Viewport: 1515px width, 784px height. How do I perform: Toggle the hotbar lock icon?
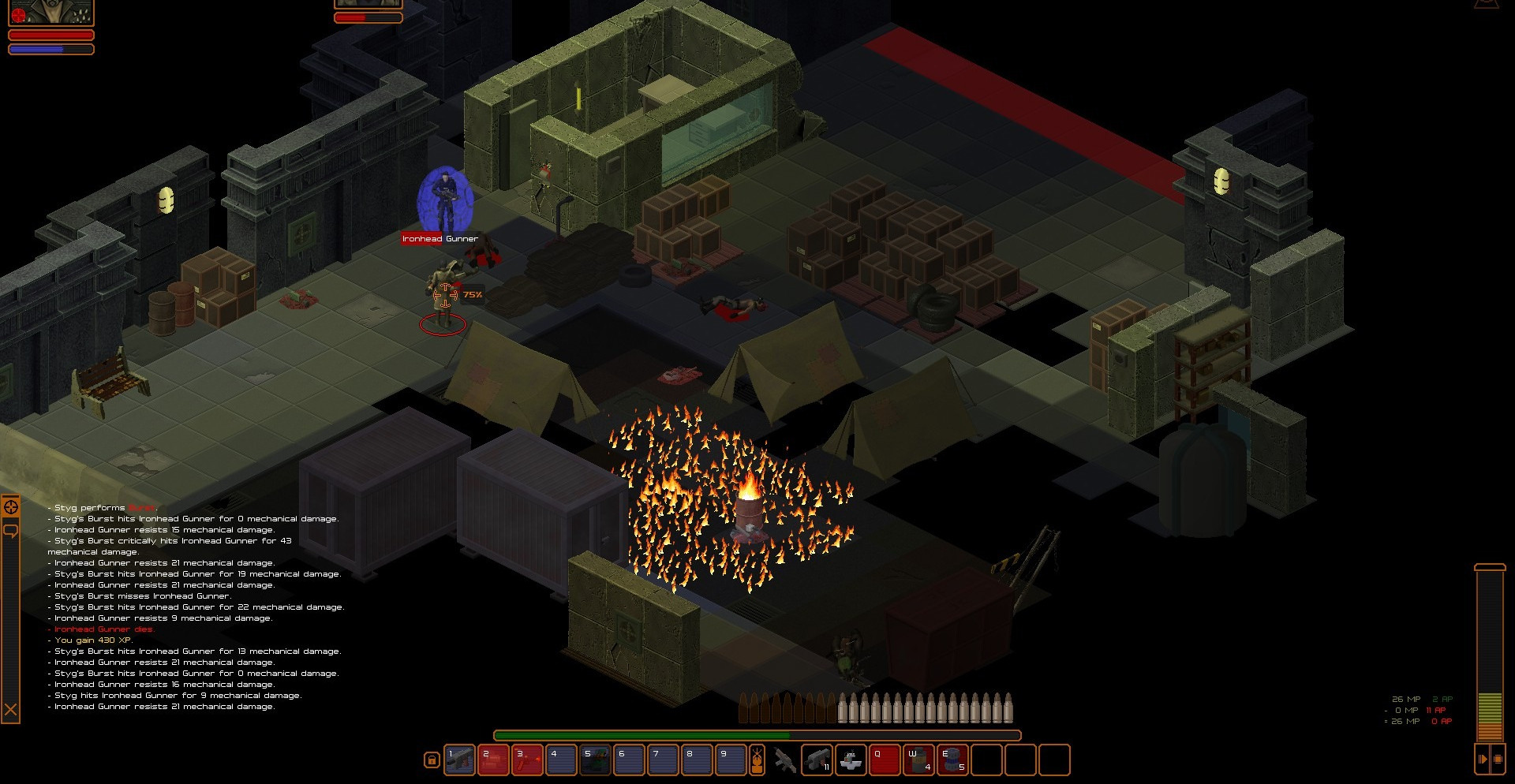pos(432,760)
